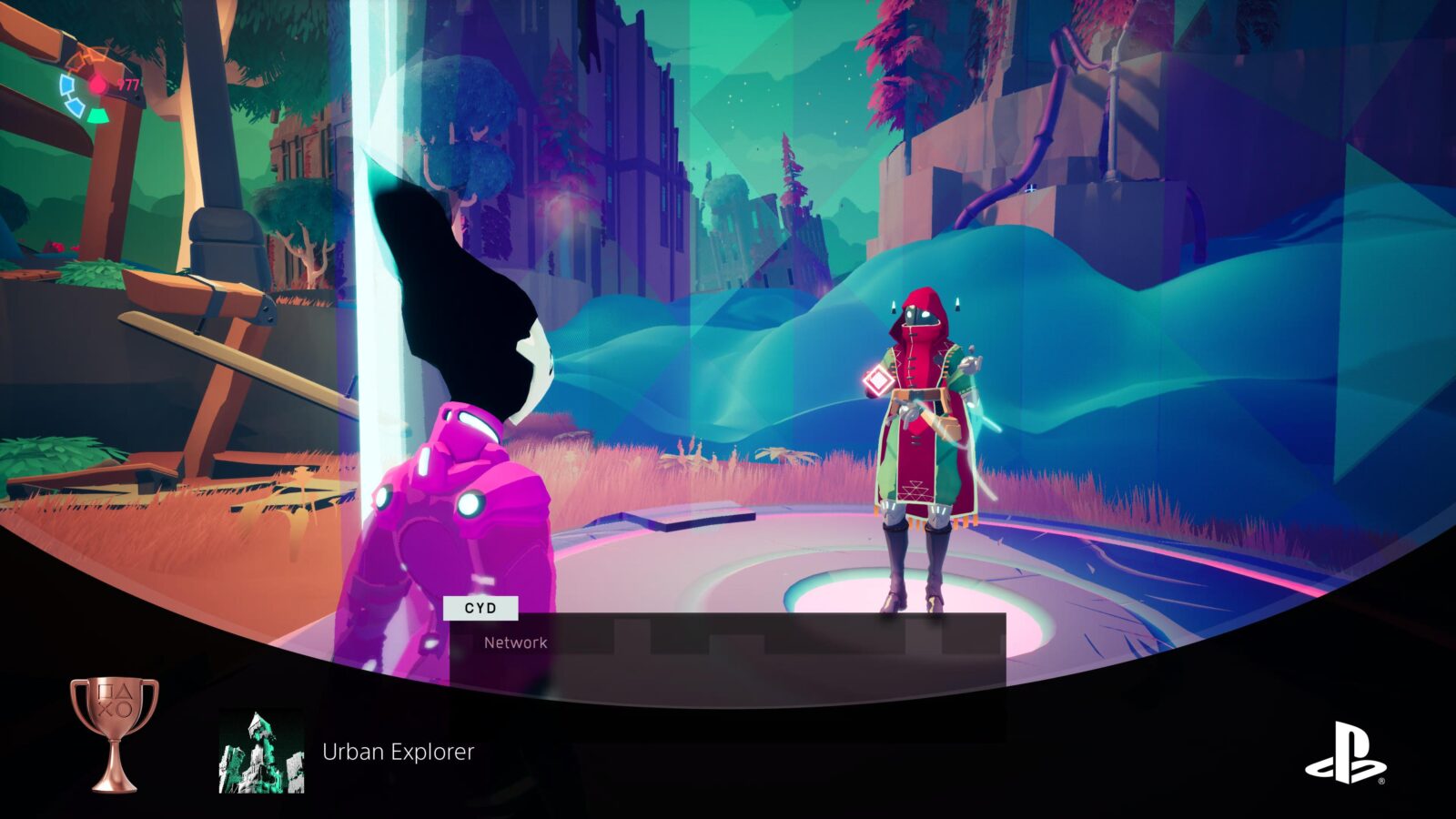
Task: Open the Urban Explorer trophy thumbnail
Action: [261, 752]
